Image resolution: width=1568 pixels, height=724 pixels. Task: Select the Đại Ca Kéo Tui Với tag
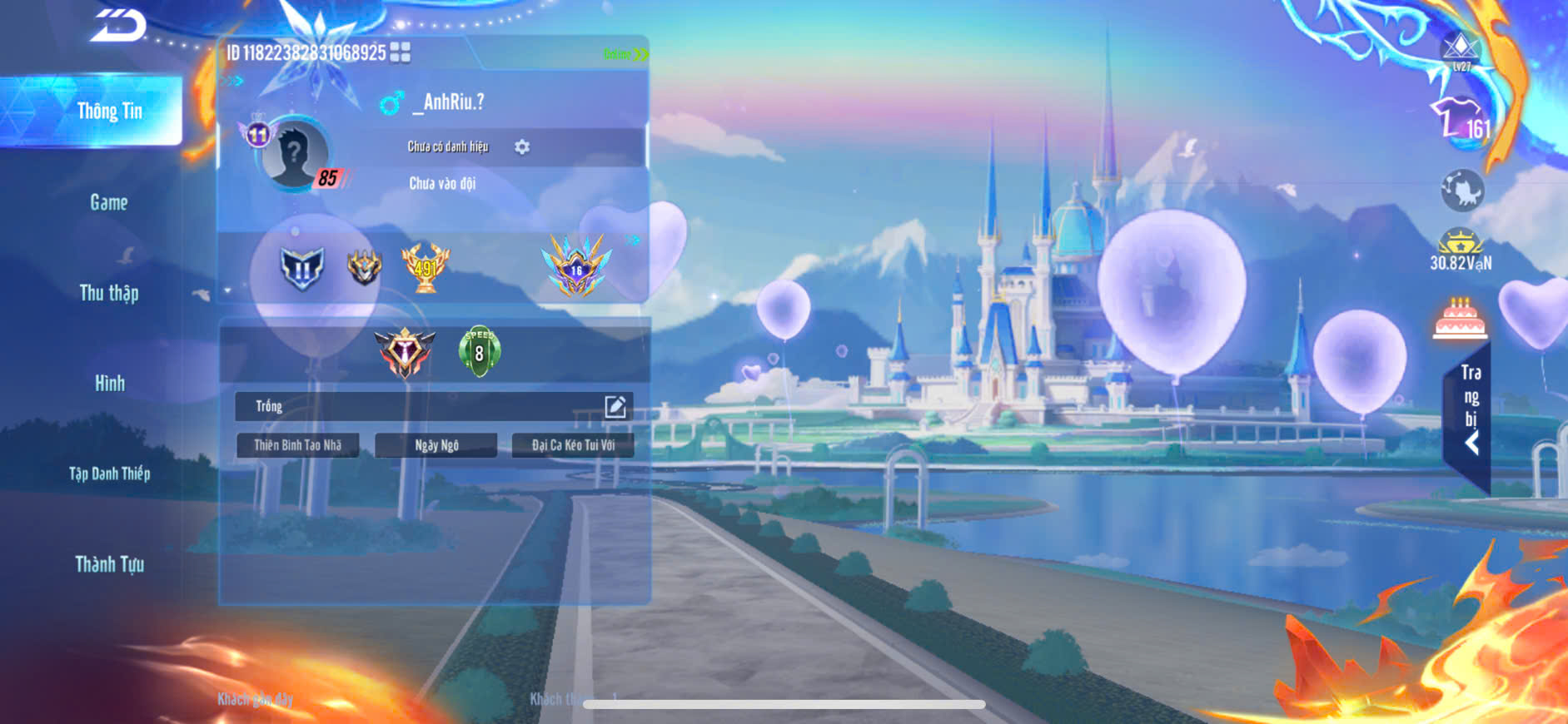(573, 445)
